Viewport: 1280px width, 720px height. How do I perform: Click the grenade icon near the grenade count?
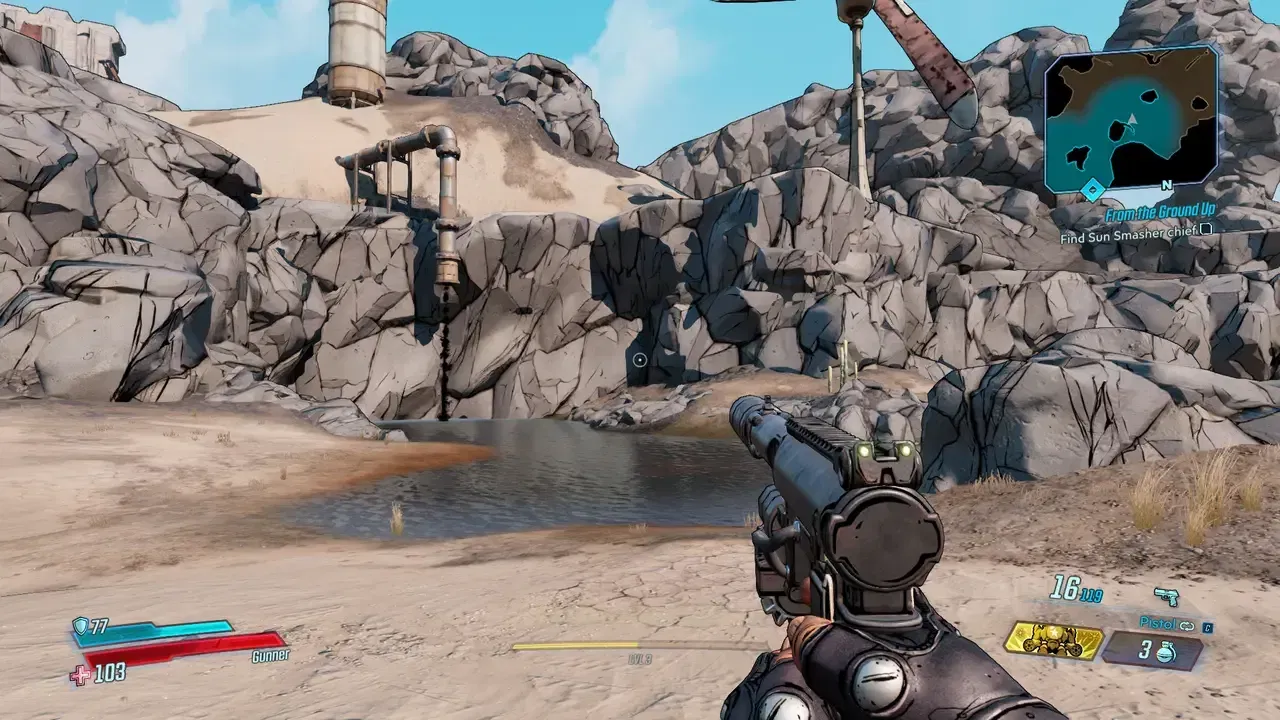tap(1166, 652)
